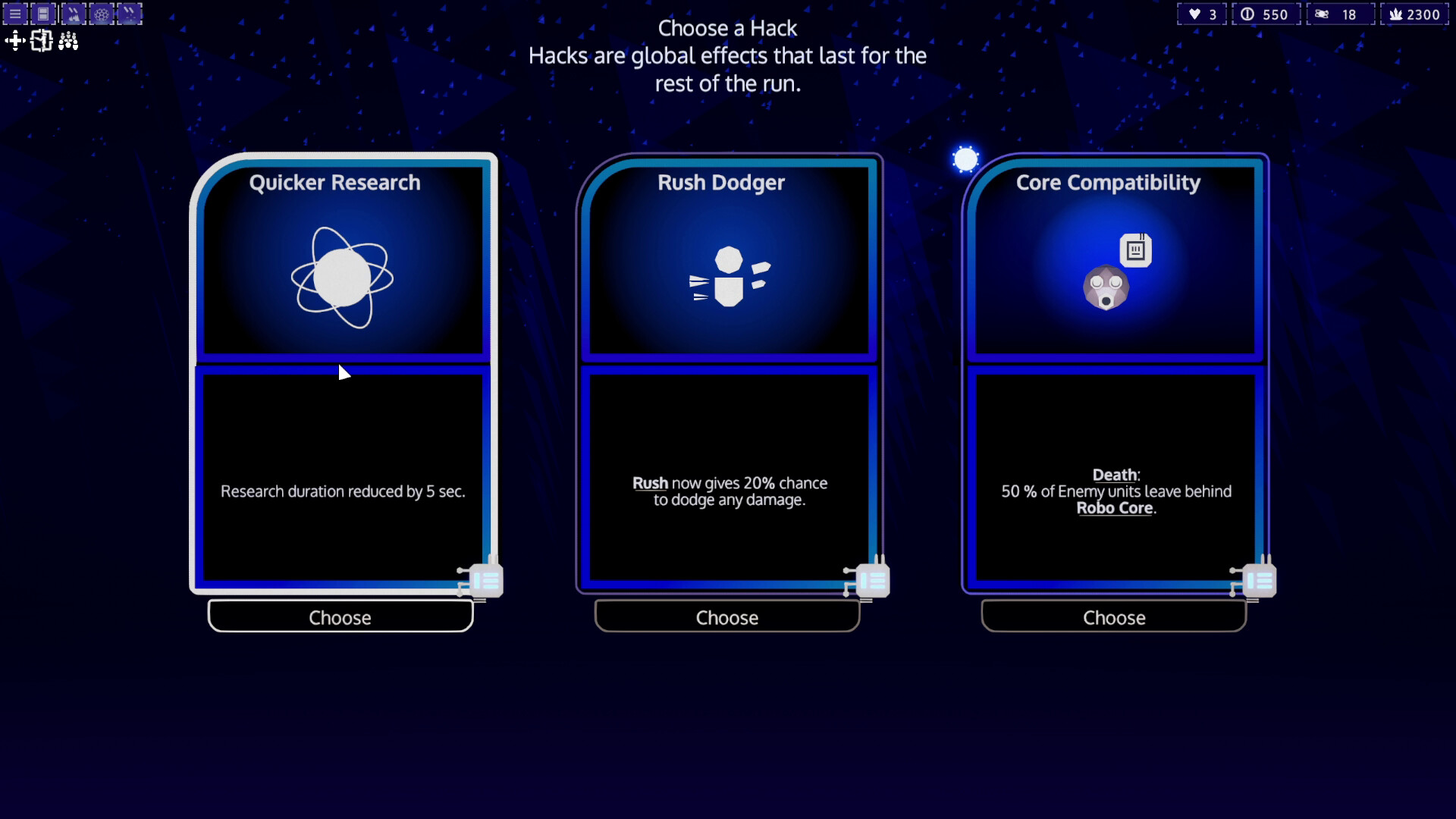Click the crystal resource counter showing 2300
The image size is (1456, 819).
click(x=1415, y=14)
